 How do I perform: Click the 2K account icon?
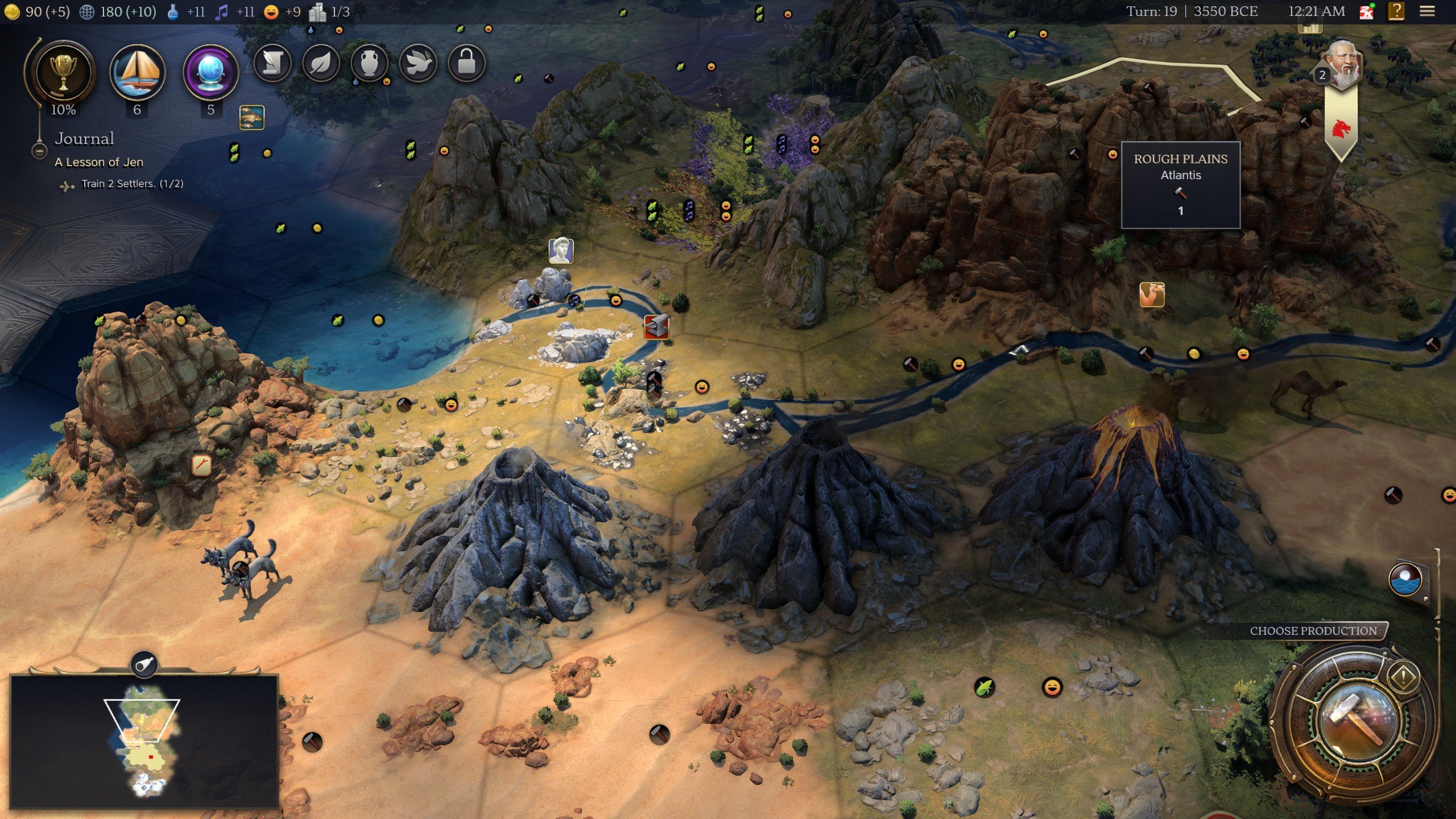click(x=1366, y=11)
